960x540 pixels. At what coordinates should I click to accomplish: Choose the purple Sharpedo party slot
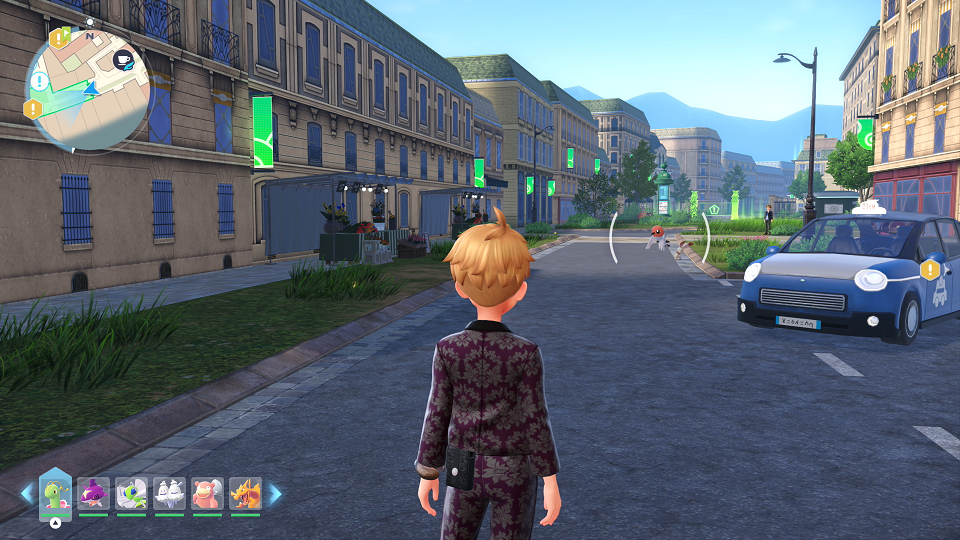pyautogui.click(x=93, y=494)
